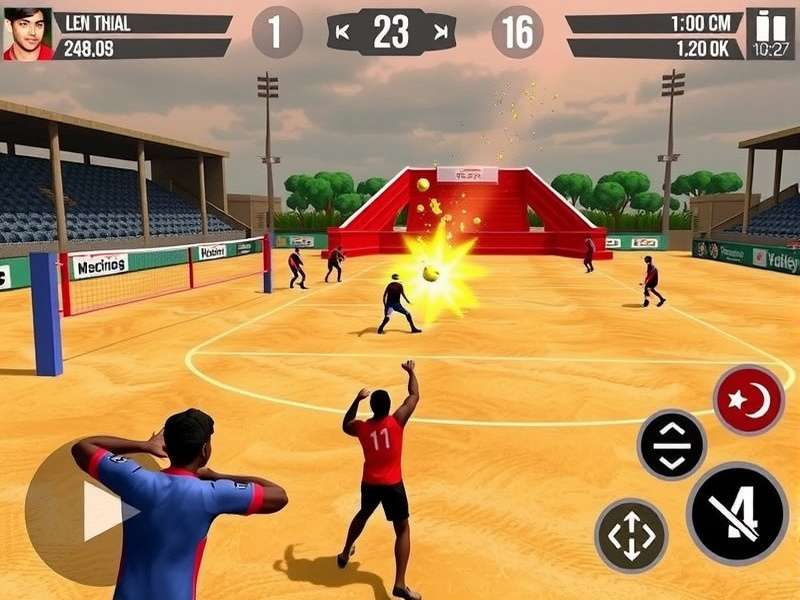This screenshot has width=800, height=600.
Task: Tap the four-way arrows move button
Action: coord(631,536)
